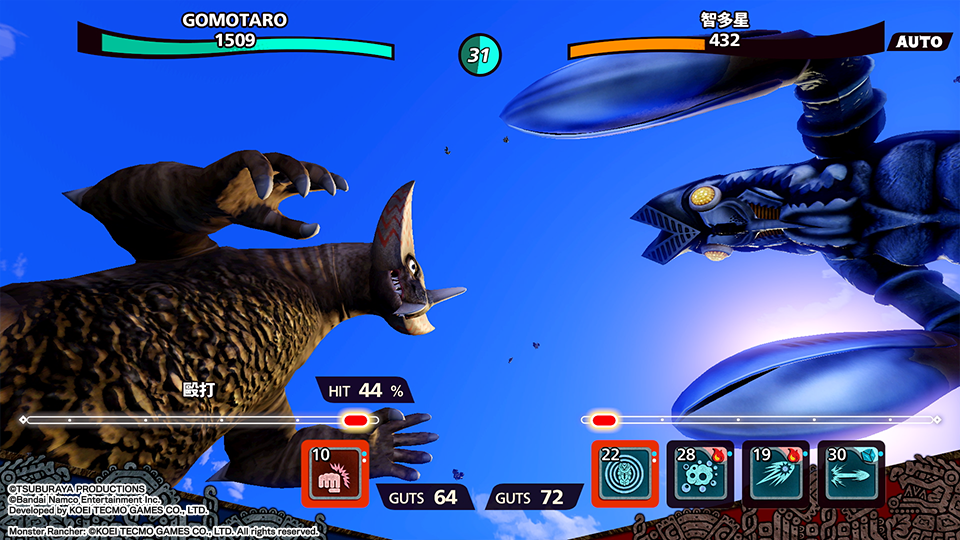Pick the beam shot skill costing 30
This screenshot has height=540, width=960.
click(x=850, y=473)
